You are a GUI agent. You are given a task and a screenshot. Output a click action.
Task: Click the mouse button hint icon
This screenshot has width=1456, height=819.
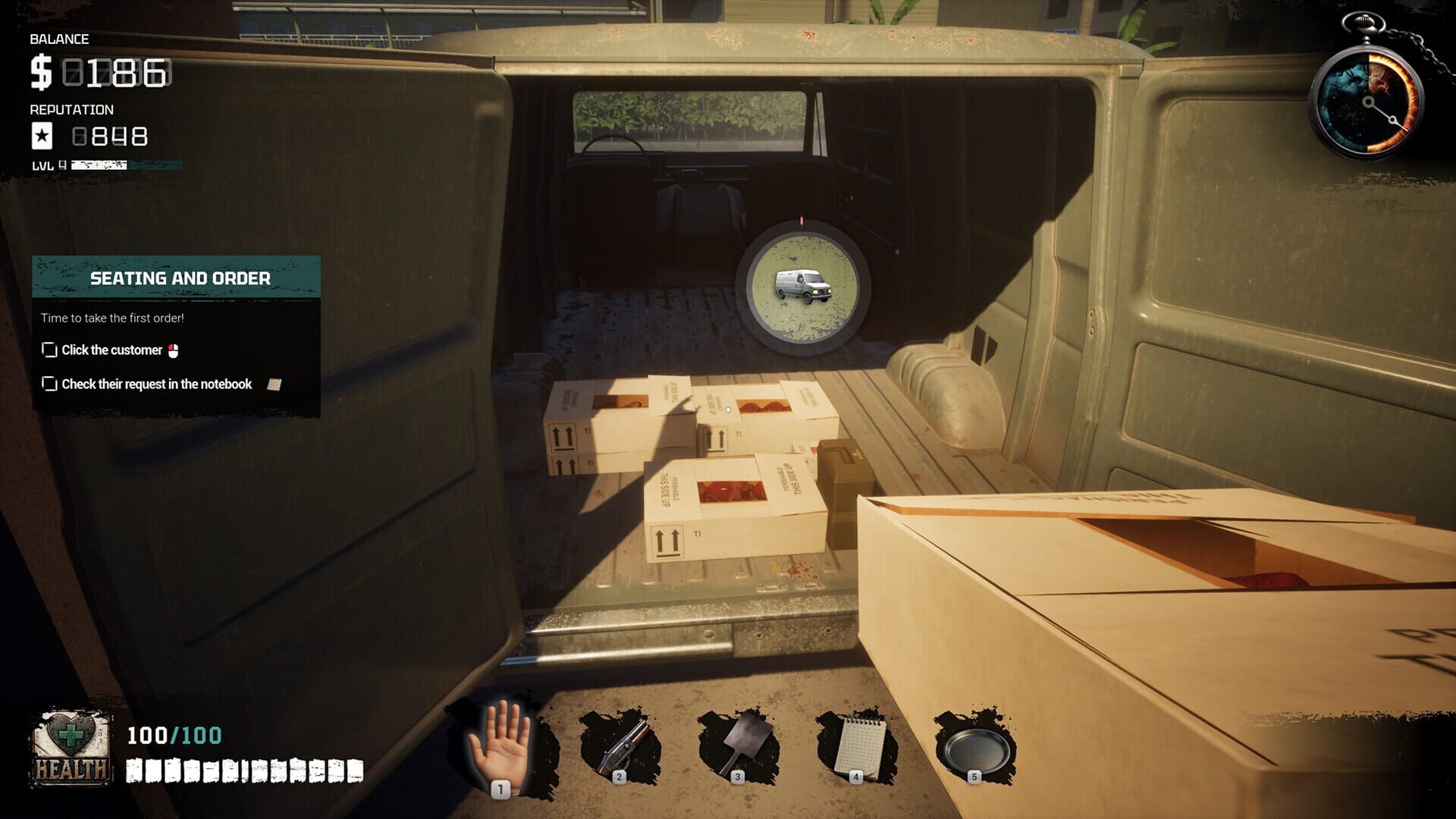click(x=175, y=350)
